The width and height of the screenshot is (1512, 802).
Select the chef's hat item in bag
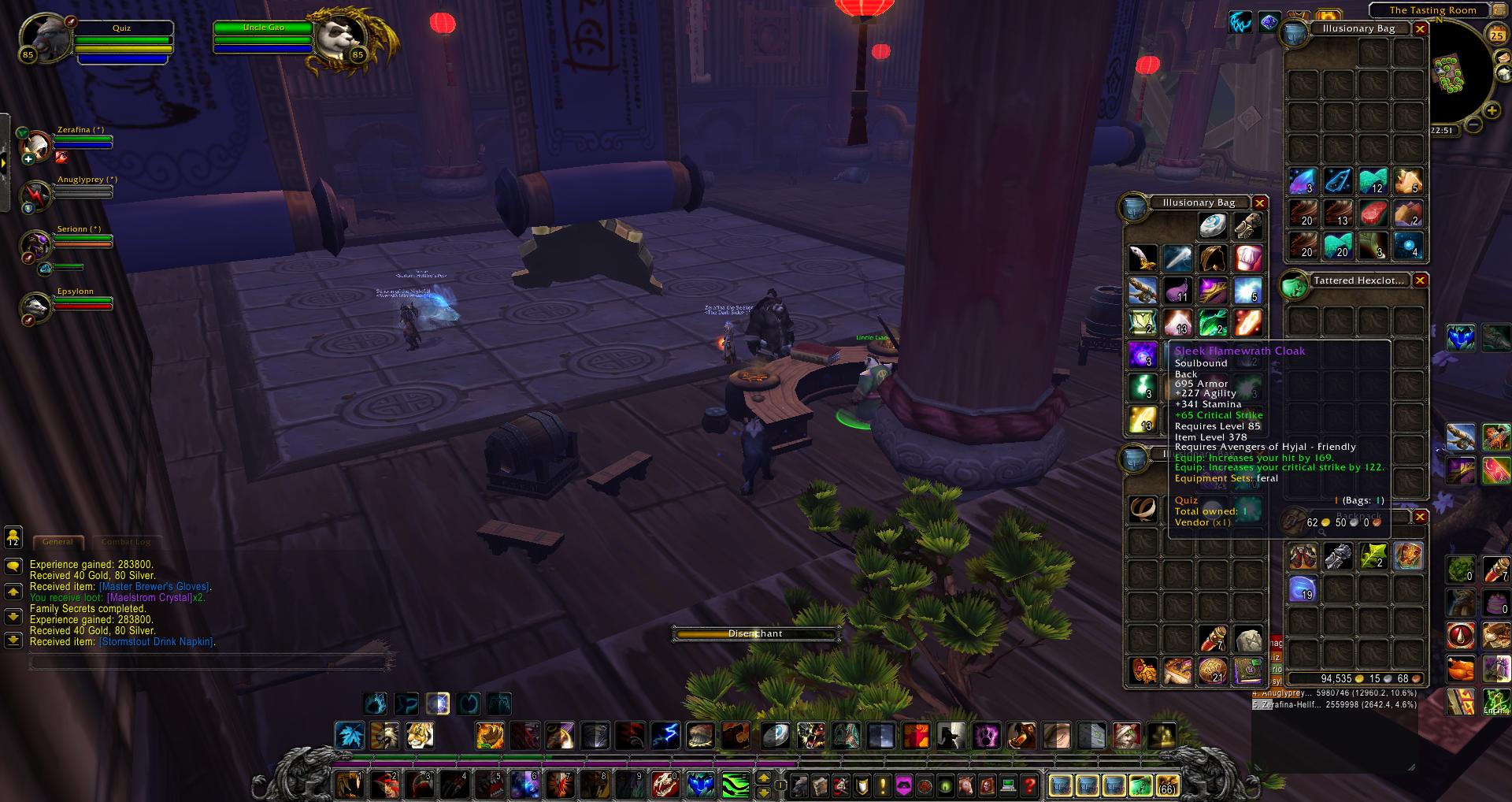(x=1247, y=258)
